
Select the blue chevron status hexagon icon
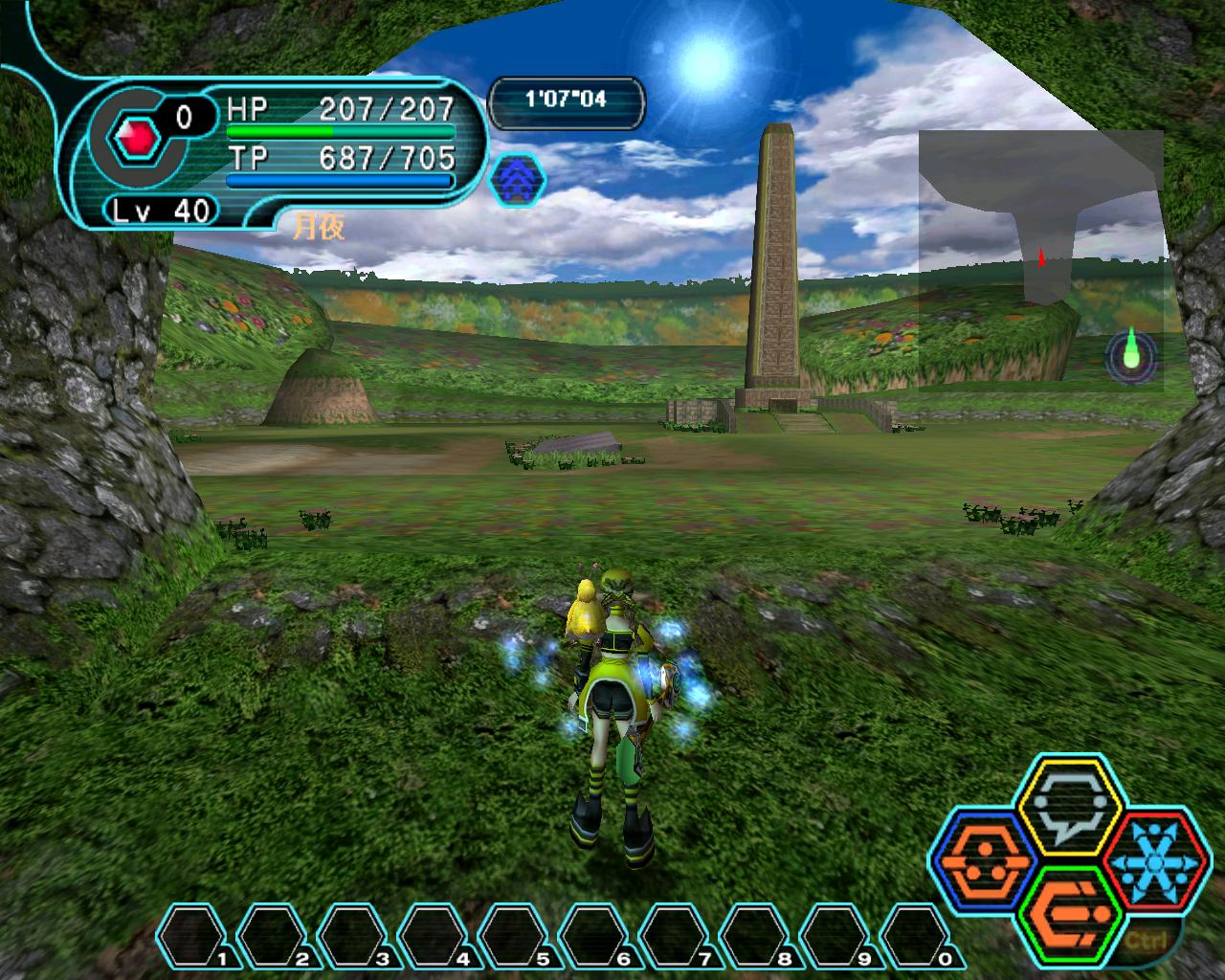pos(517,181)
